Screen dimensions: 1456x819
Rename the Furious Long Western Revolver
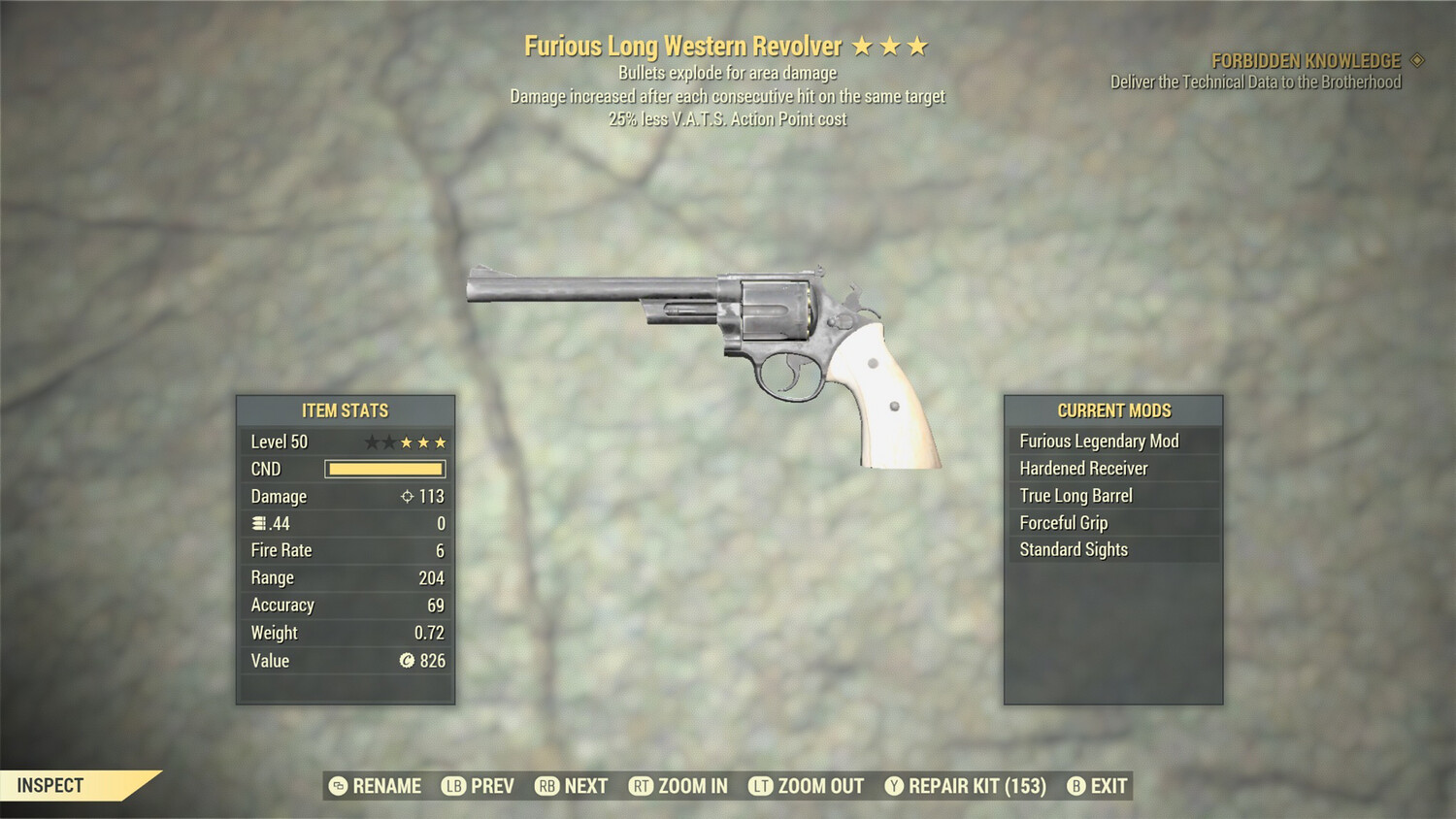coord(386,786)
